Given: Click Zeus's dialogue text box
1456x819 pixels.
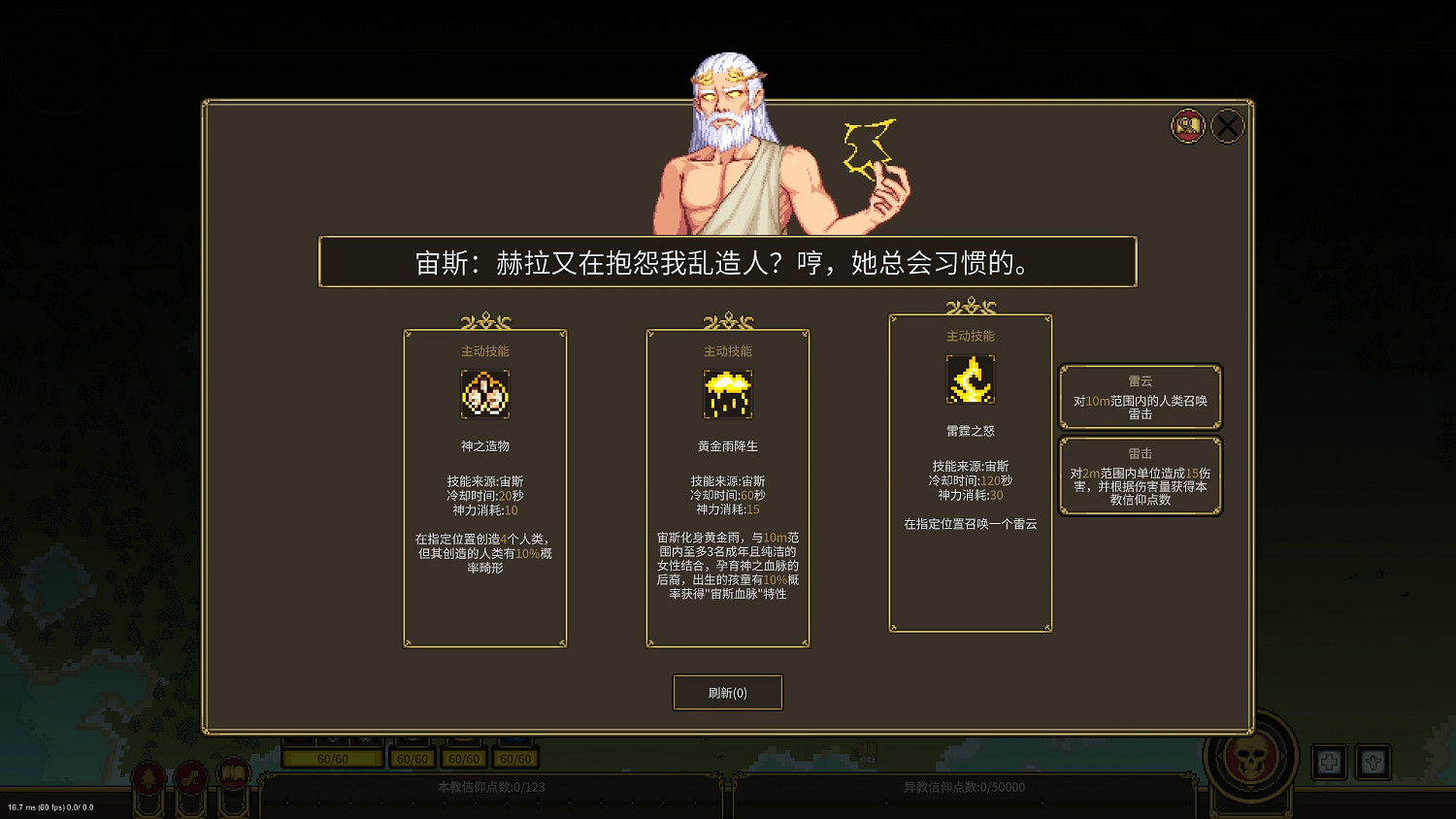Looking at the screenshot, I should pos(727,262).
